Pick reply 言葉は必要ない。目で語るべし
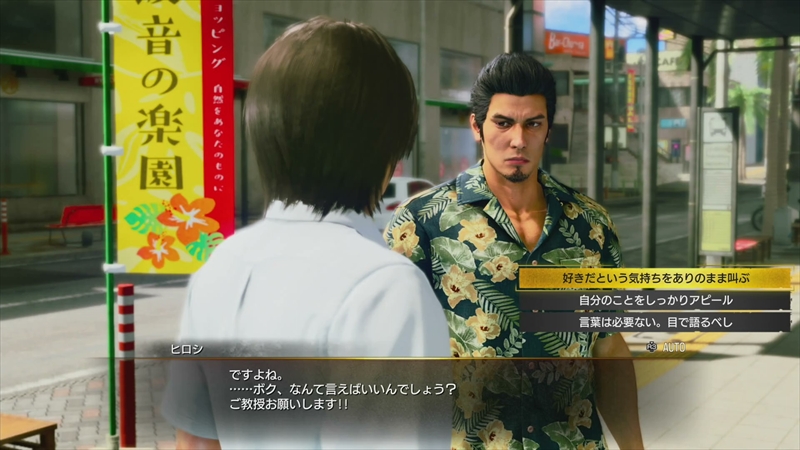Viewport: 800px width, 450px height. [x=655, y=322]
